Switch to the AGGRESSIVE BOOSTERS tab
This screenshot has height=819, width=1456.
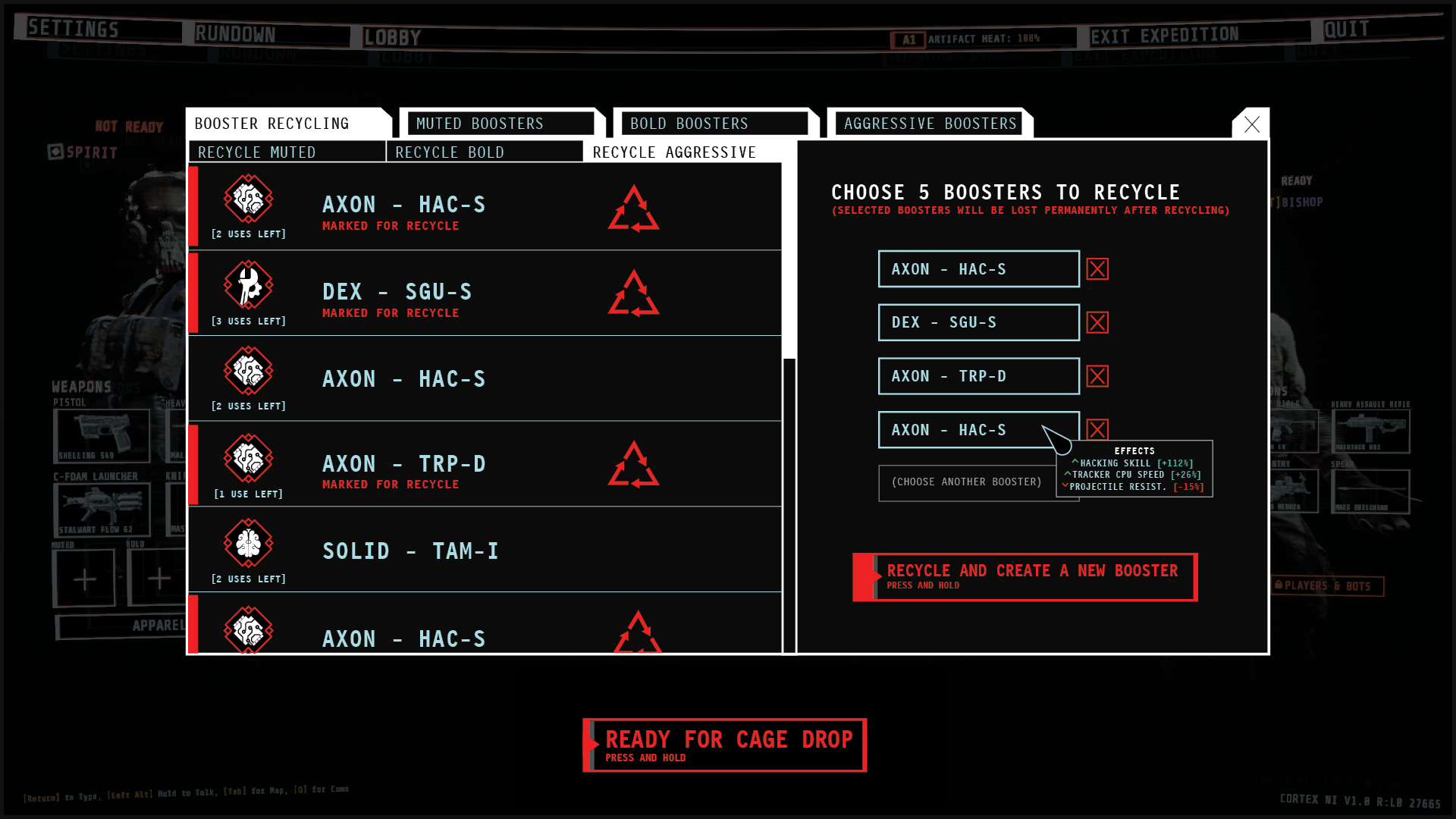[x=929, y=123]
